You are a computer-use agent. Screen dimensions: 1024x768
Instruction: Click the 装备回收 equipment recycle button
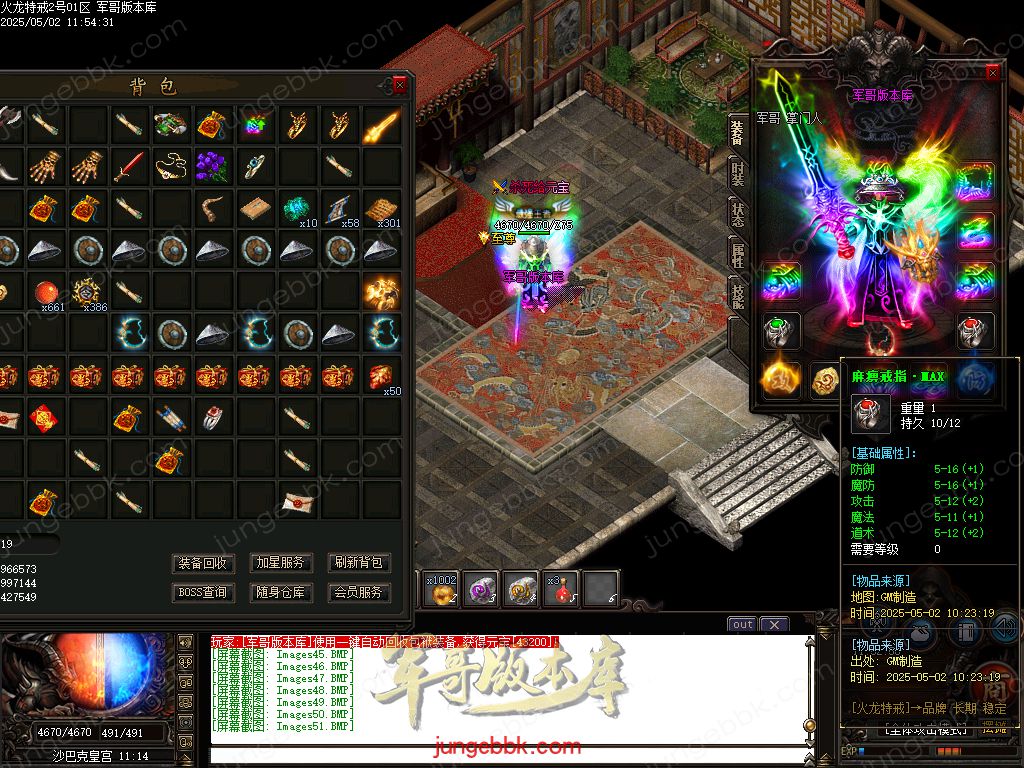pyautogui.click(x=203, y=563)
